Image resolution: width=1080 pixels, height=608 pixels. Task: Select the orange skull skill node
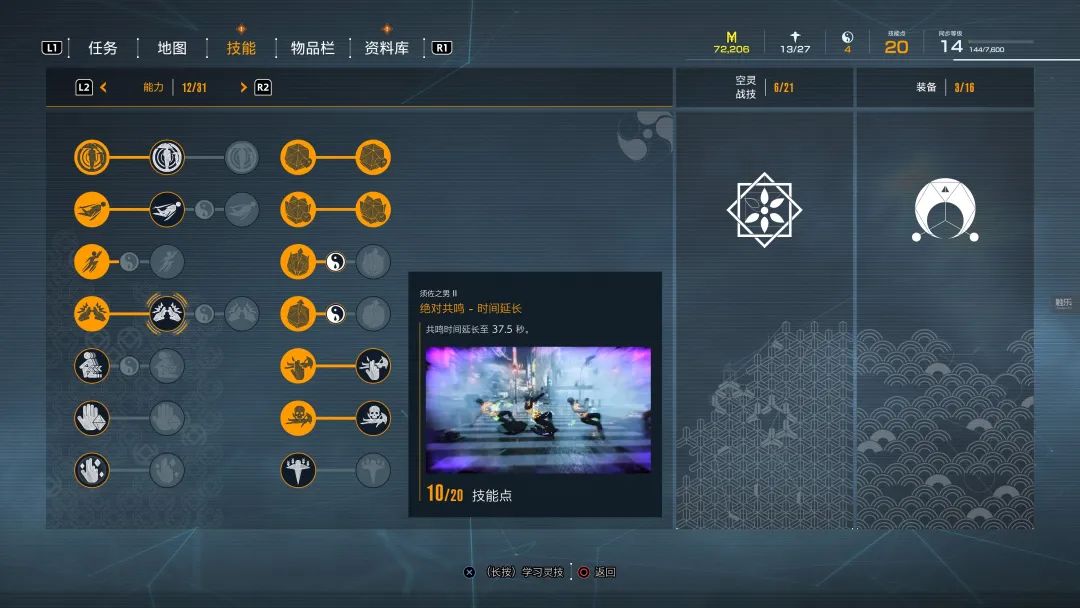298,417
